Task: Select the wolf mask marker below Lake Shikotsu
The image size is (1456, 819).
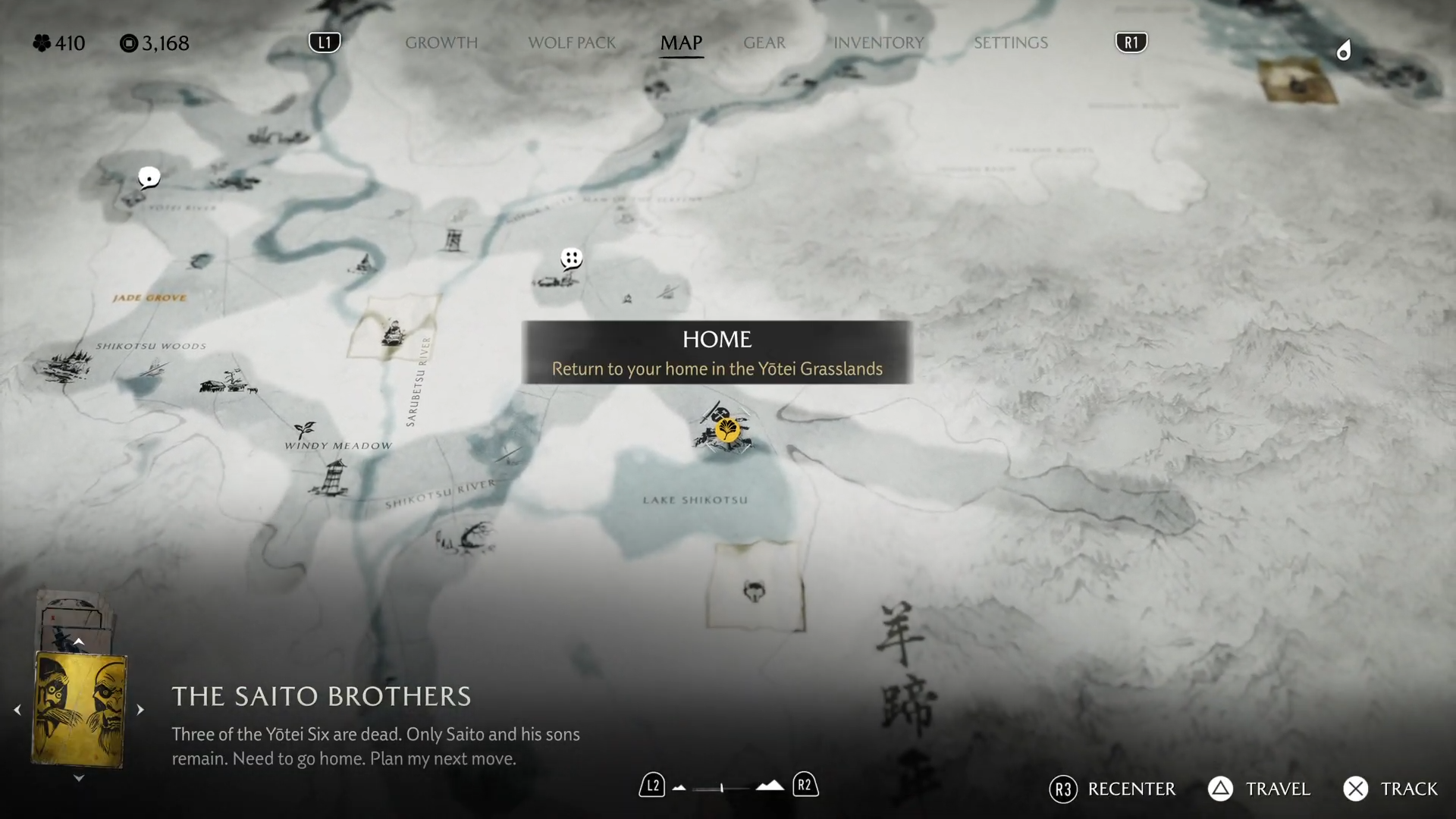Action: (x=755, y=591)
